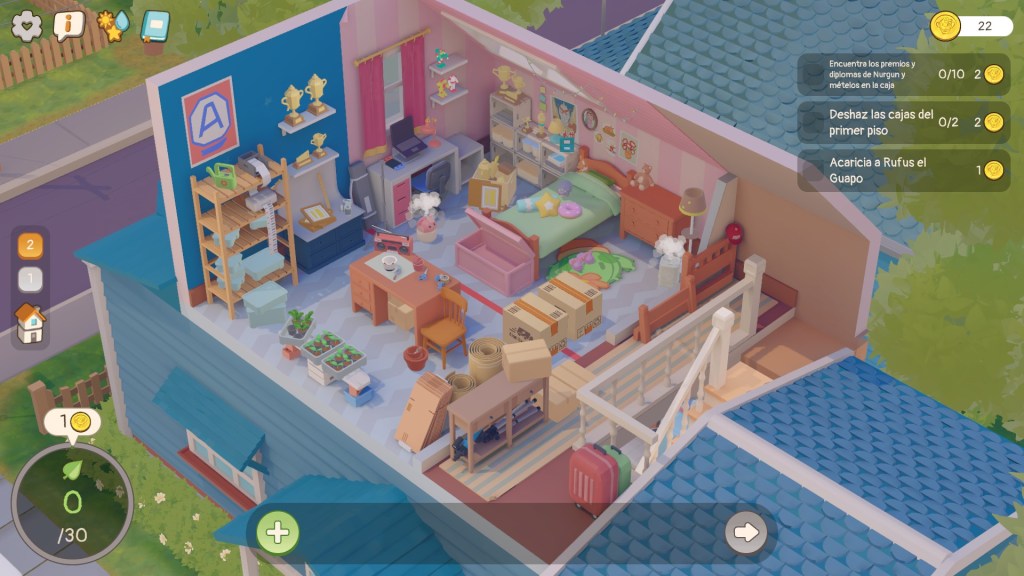Click the green plus button
The width and height of the screenshot is (1024, 576).
pos(277,532)
